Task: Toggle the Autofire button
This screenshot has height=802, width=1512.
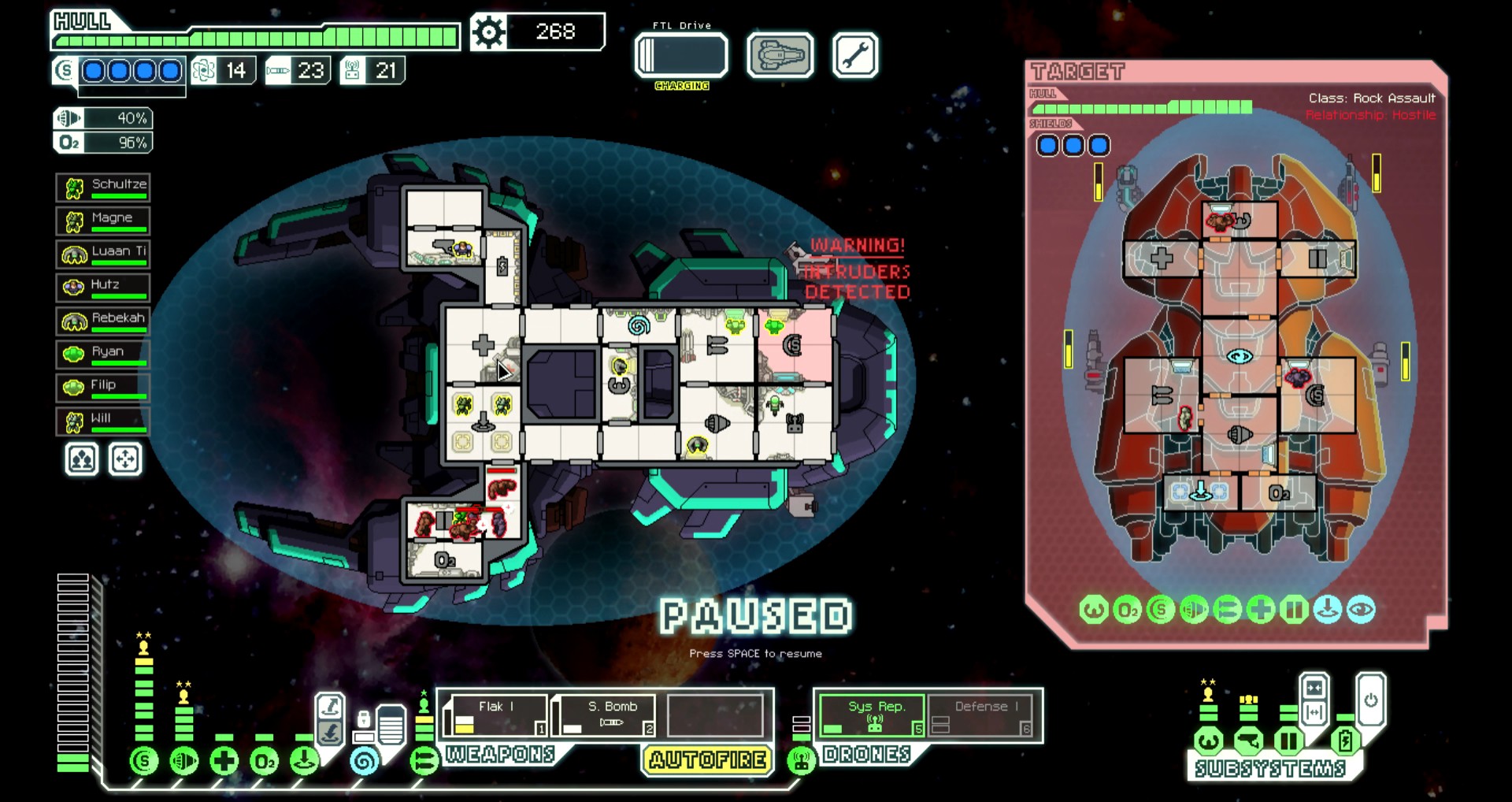Action: point(708,759)
